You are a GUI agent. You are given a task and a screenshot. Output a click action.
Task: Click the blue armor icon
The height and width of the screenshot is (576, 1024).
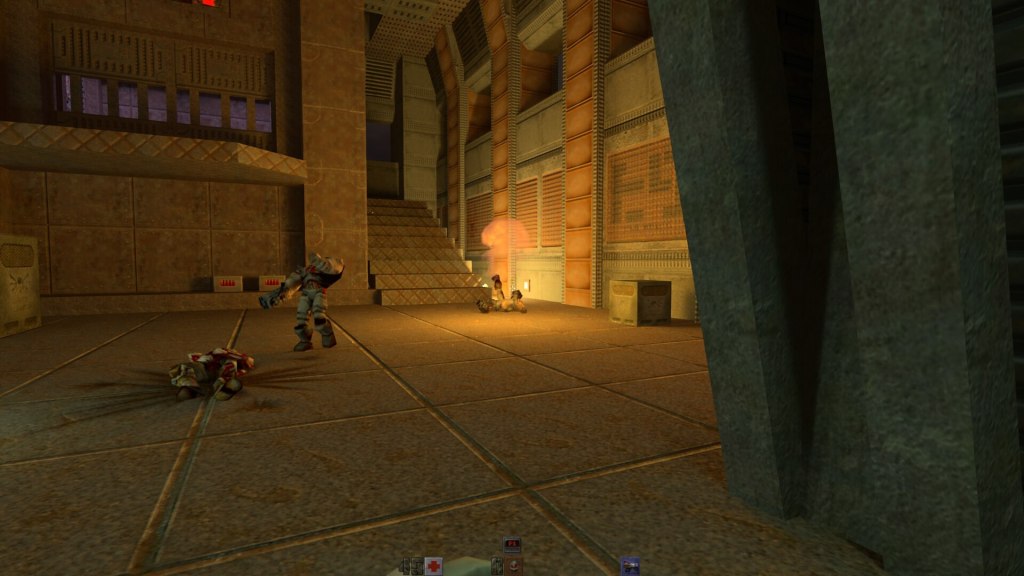point(629,566)
